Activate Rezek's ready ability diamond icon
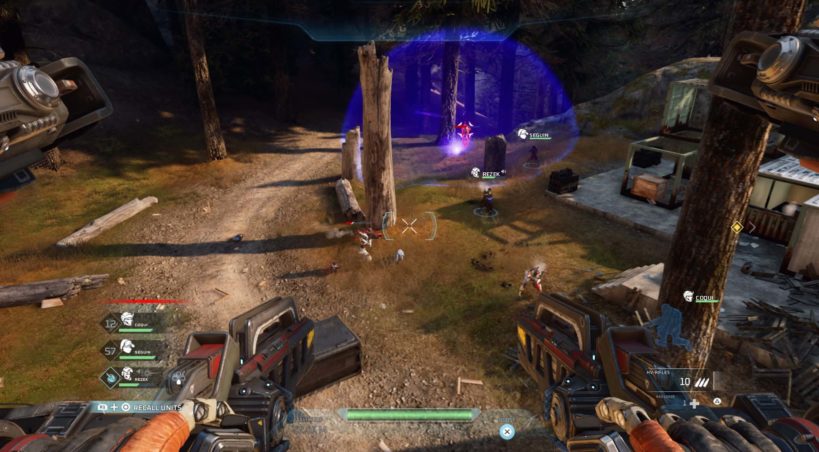The height and width of the screenshot is (452, 819). pos(109,376)
